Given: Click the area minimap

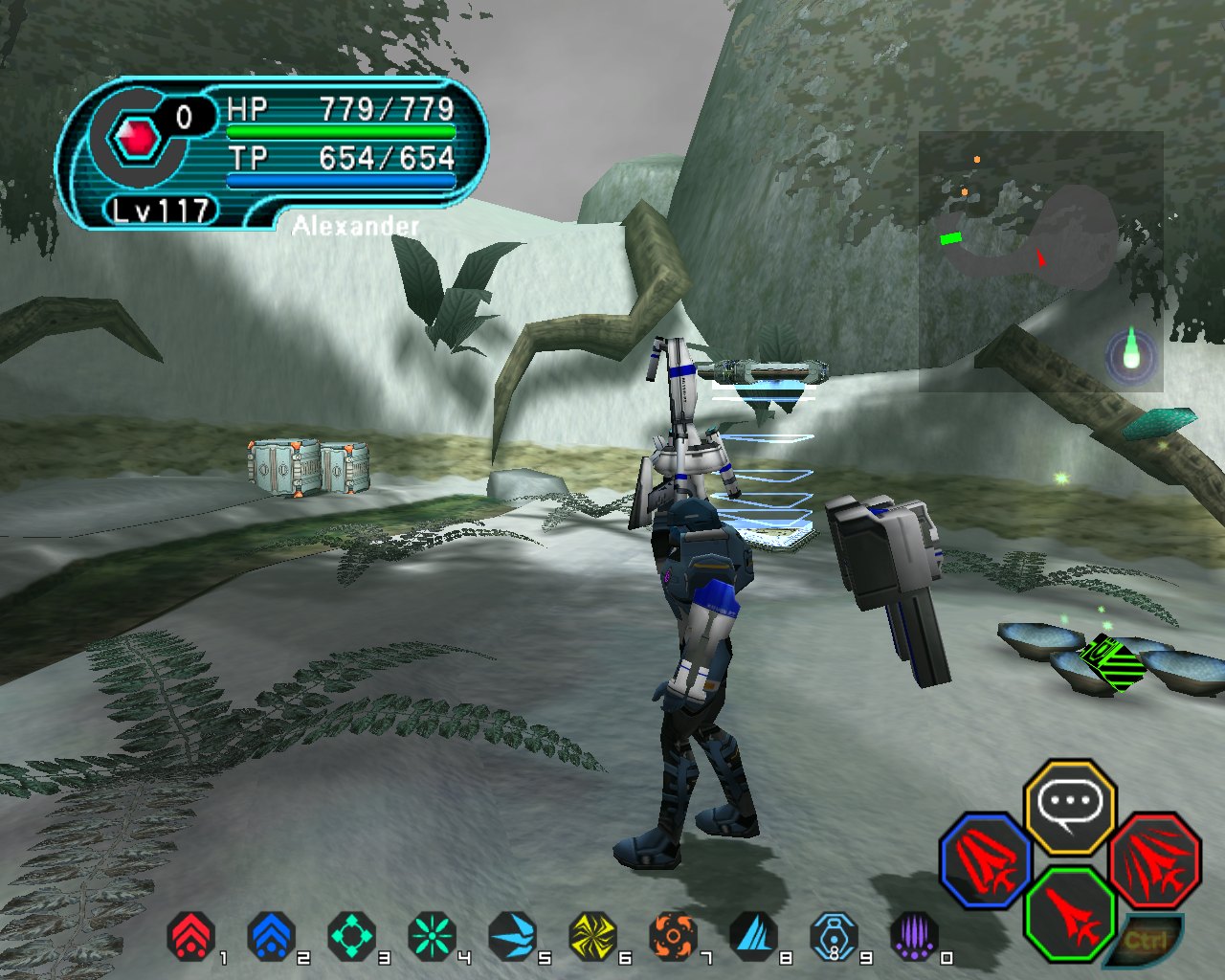Looking at the screenshot, I should [1041, 260].
